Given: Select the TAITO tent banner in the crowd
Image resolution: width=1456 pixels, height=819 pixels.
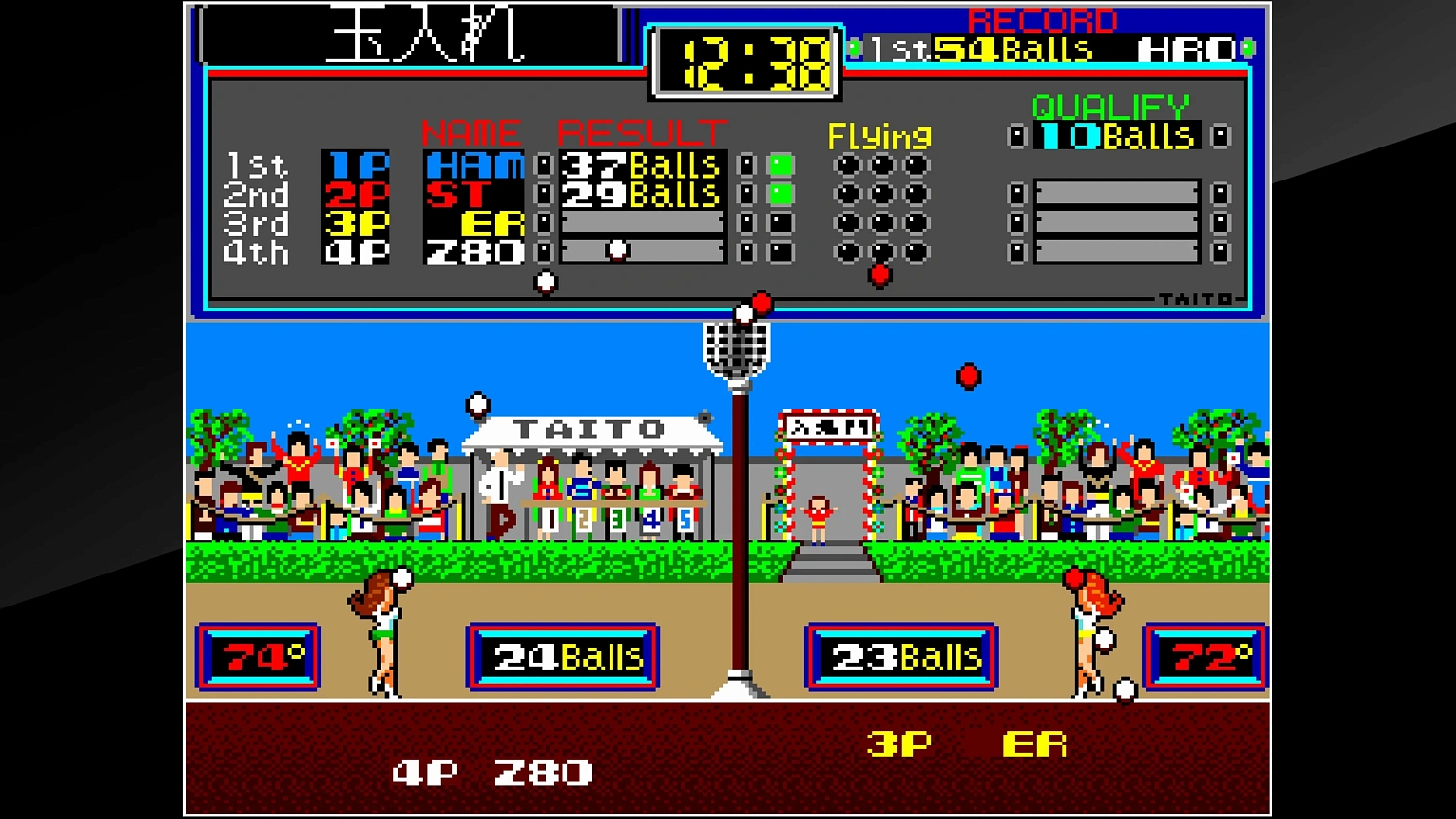Looking at the screenshot, I should (x=586, y=428).
